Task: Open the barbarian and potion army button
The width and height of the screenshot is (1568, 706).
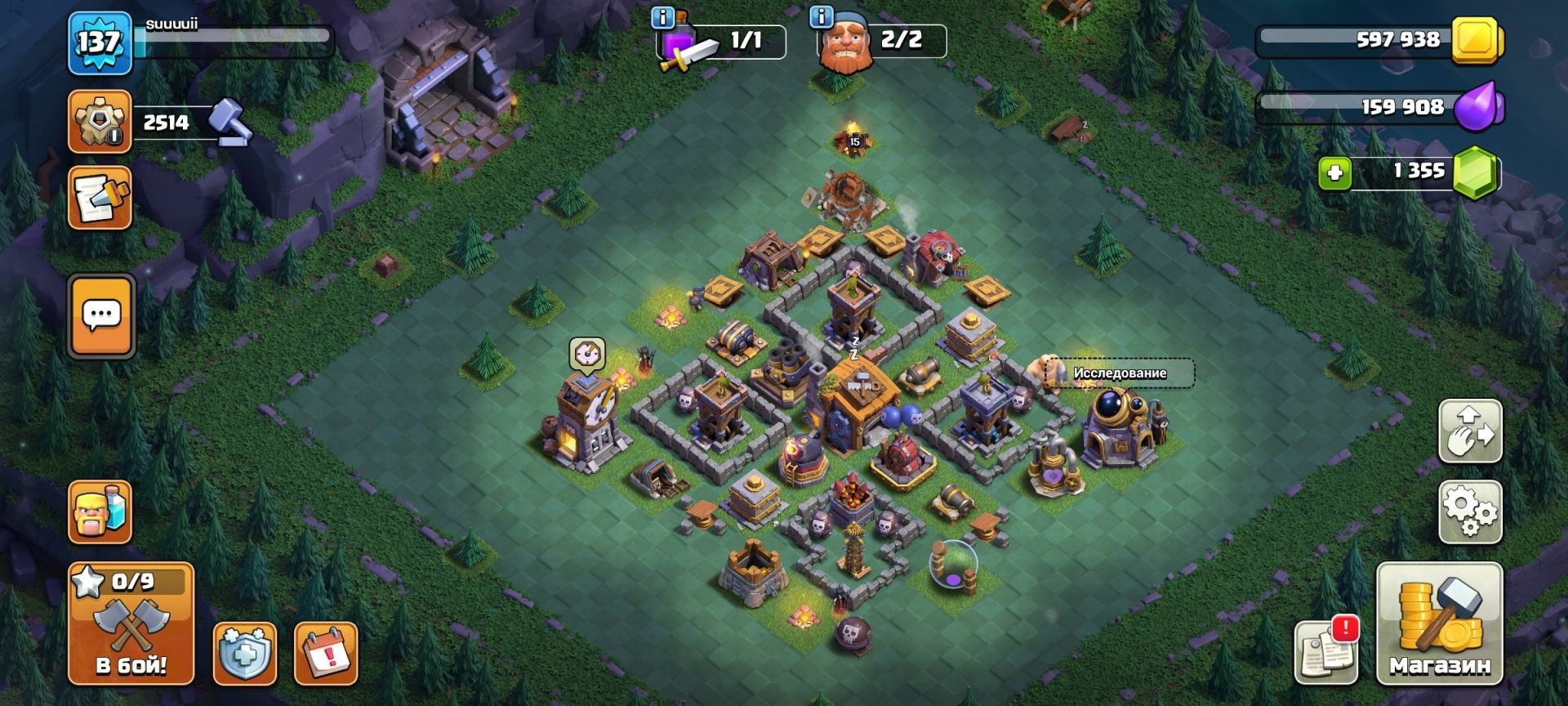Action: [x=100, y=512]
